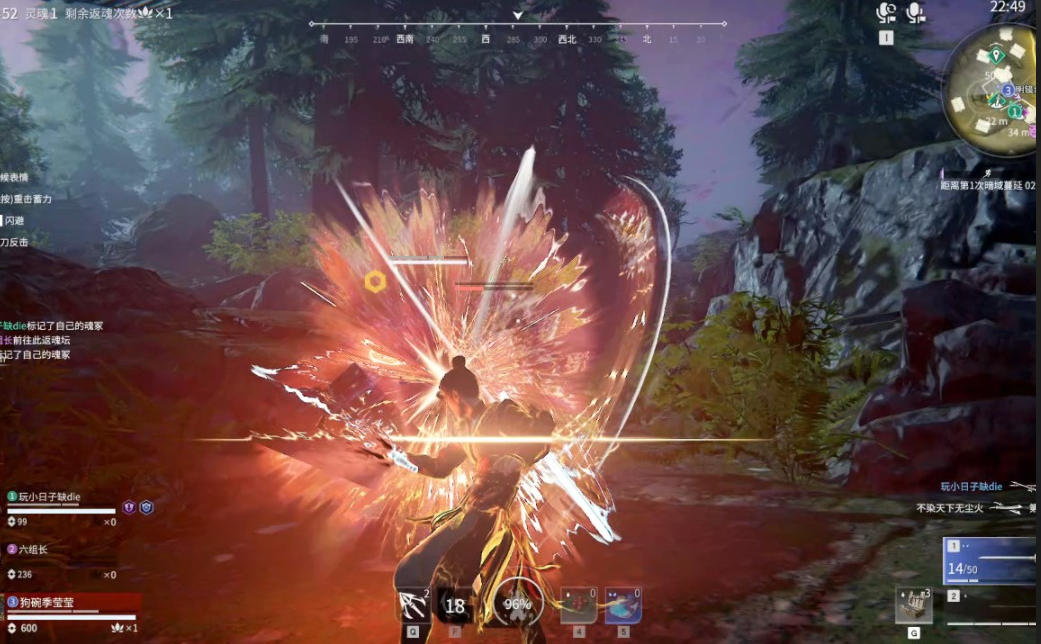The image size is (1041, 644).
Task: Select the ultimate gauge at 96%
Action: pyautogui.click(x=517, y=604)
